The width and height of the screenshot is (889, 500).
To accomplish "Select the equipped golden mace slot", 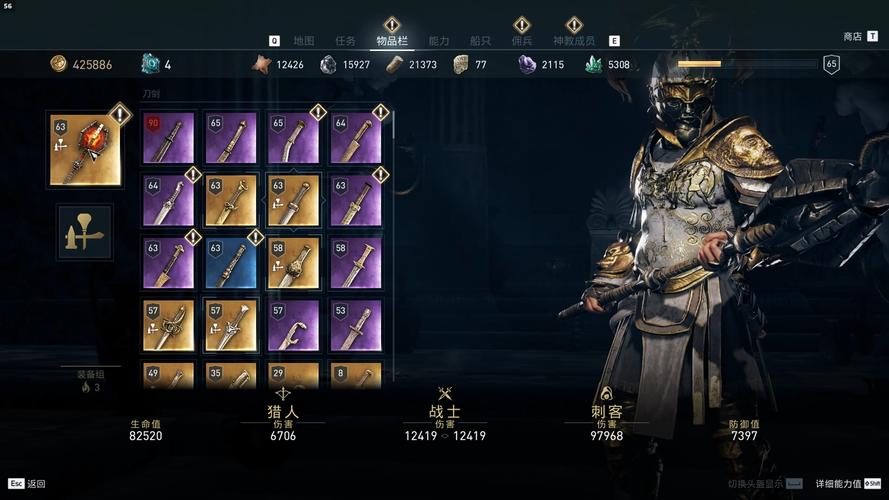I will click(x=85, y=149).
